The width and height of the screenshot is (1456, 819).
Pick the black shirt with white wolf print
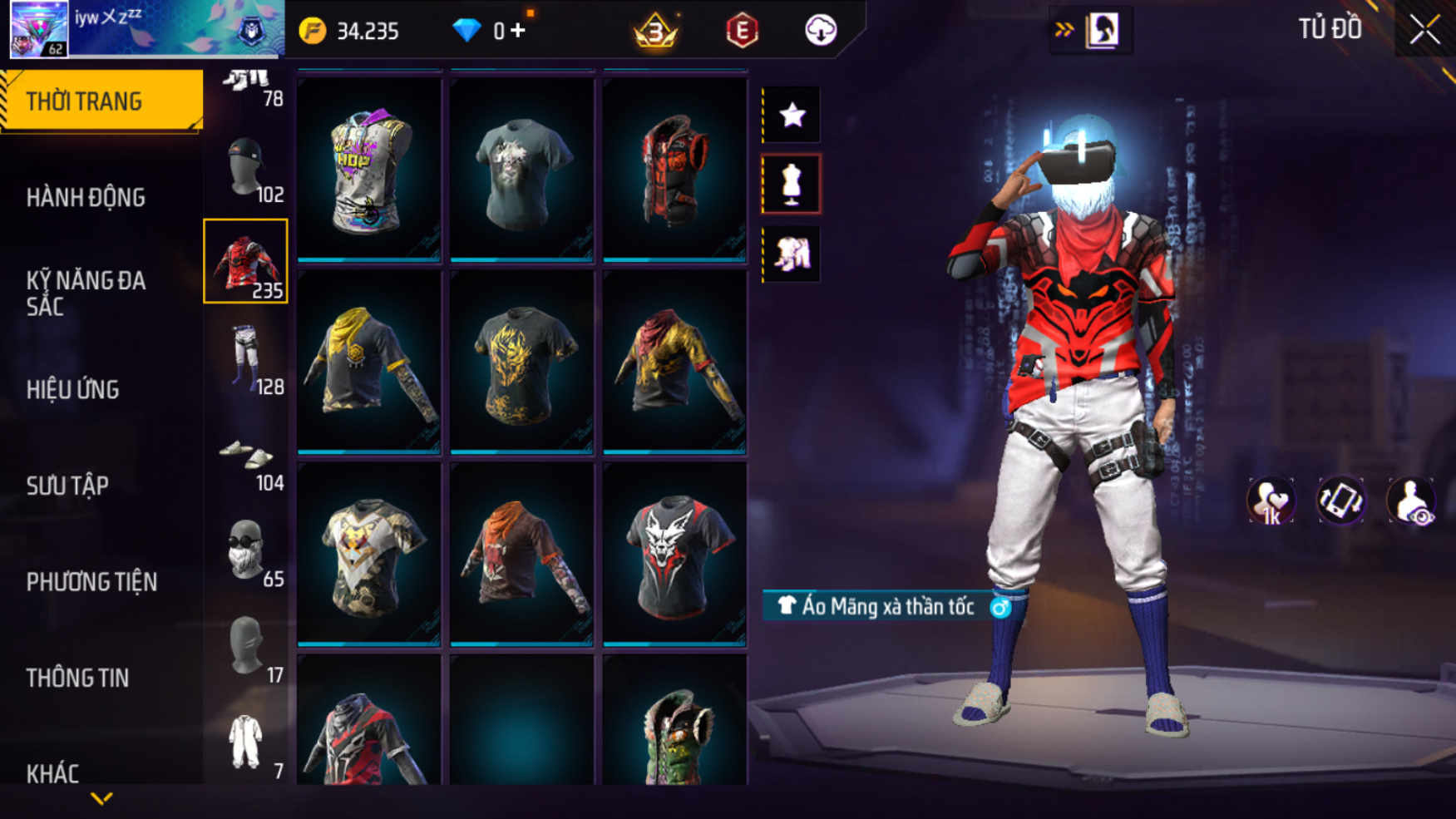(674, 555)
